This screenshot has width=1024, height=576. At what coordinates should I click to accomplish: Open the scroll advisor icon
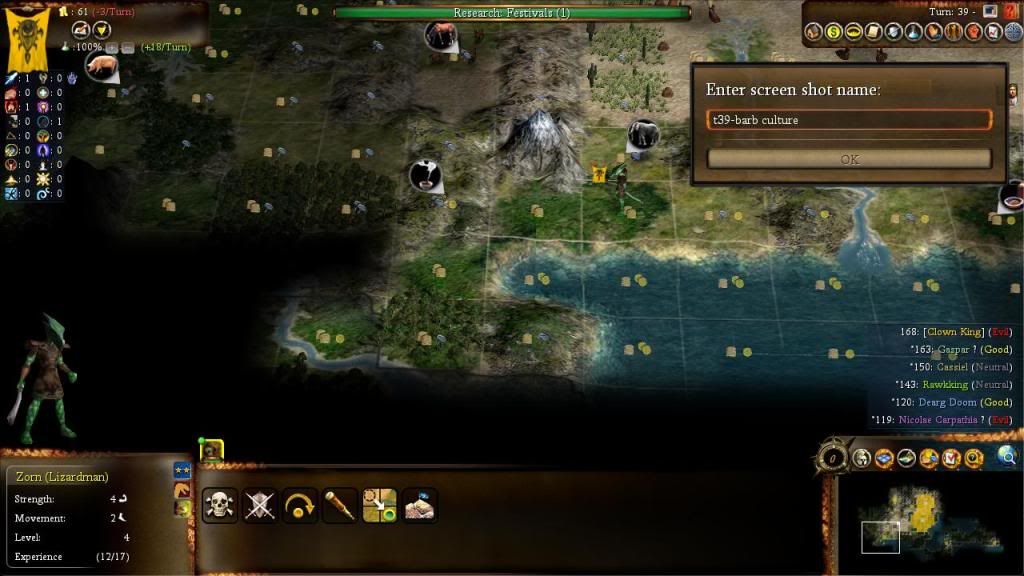coord(873,33)
